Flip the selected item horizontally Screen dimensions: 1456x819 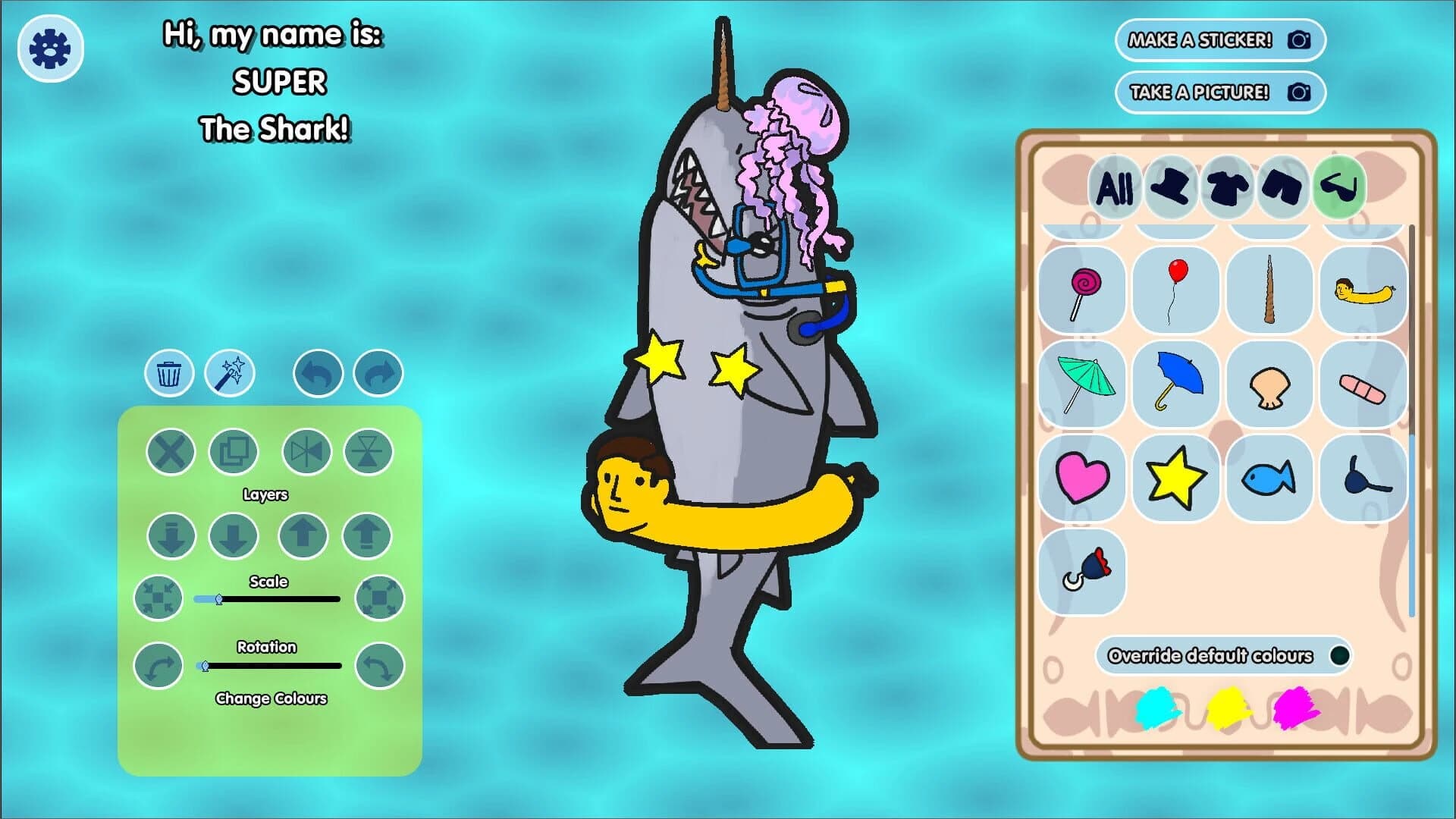coord(306,451)
